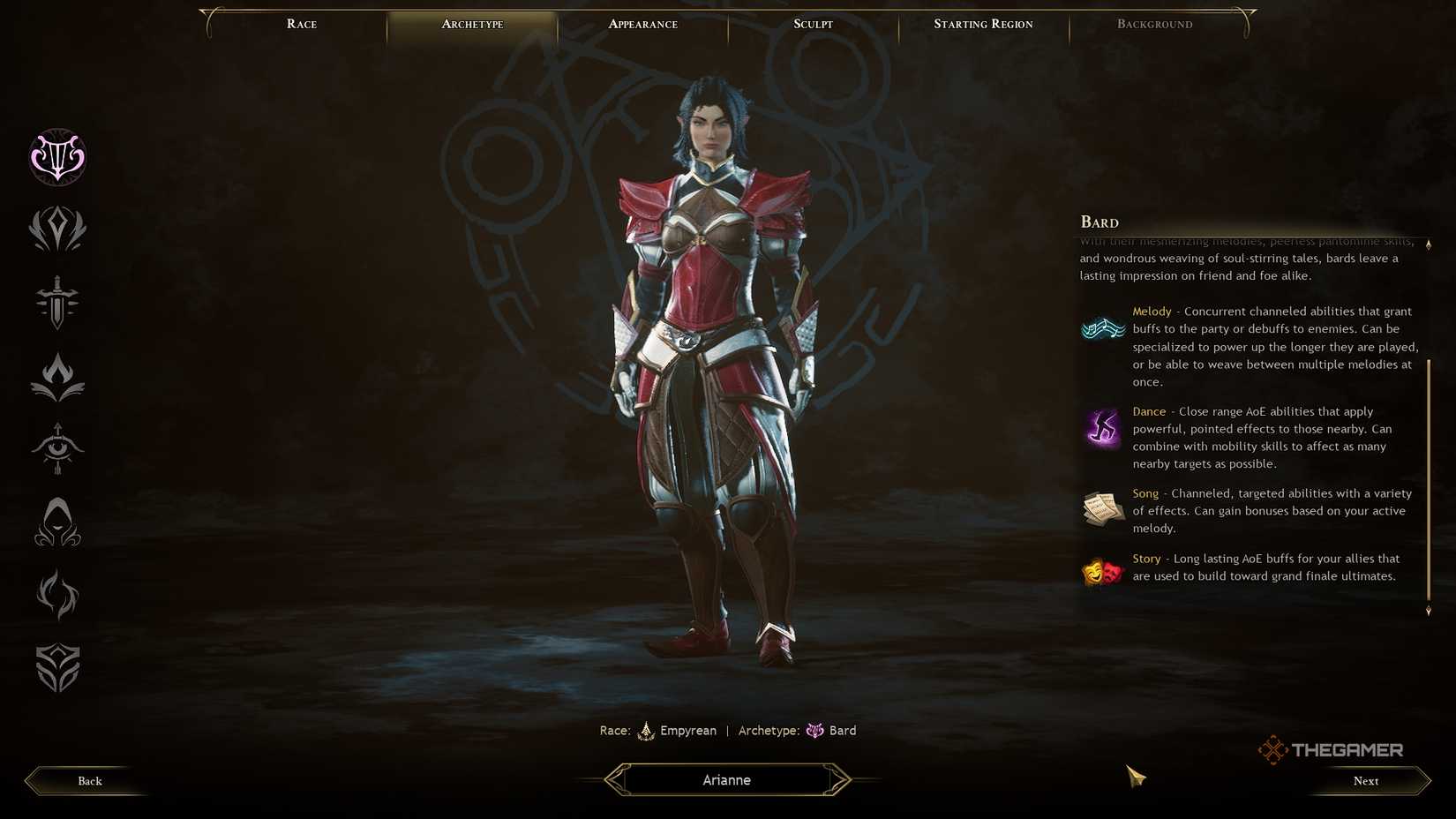Select the hooded figure archetype icon
The width and height of the screenshot is (1456, 819).
pyautogui.click(x=56, y=522)
